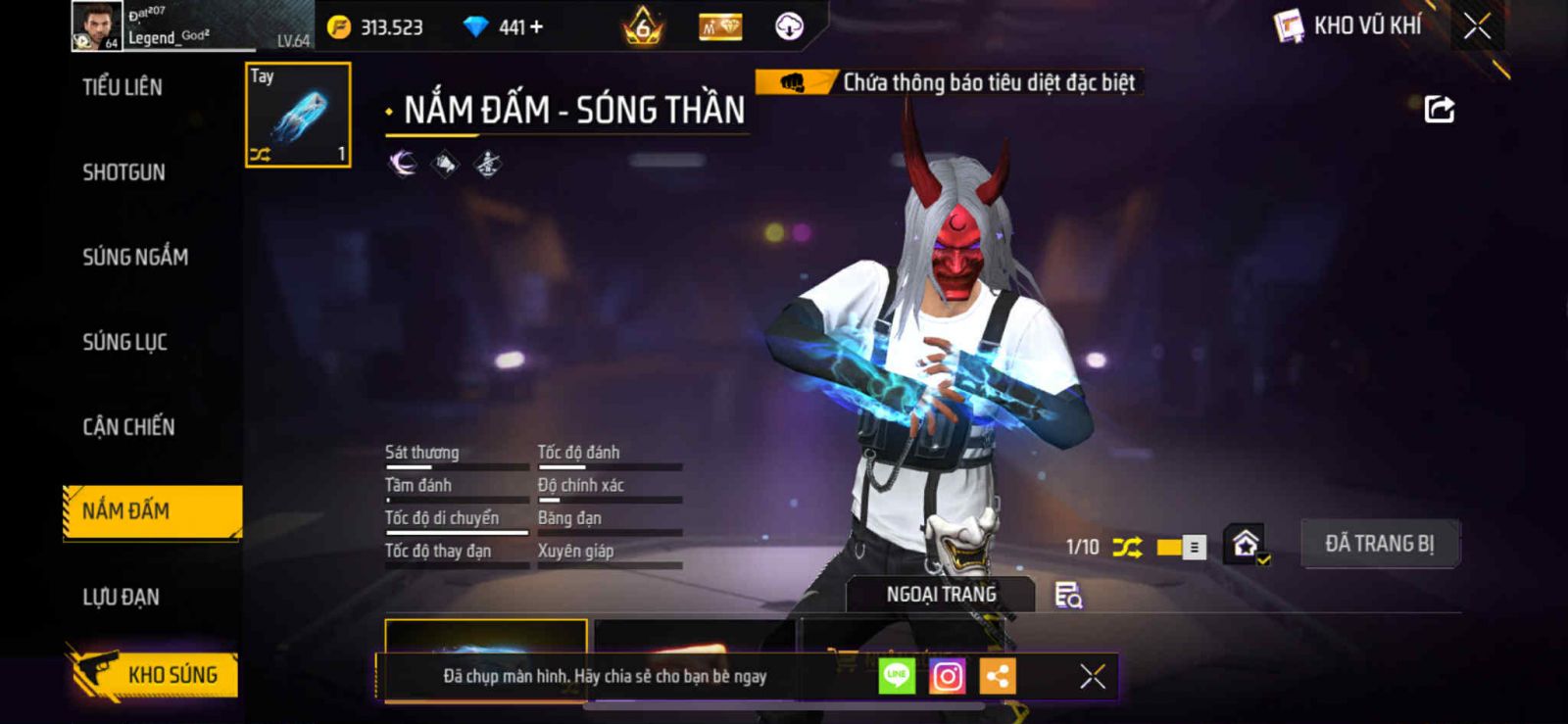Switch to the SHOTGUN category
The image size is (1568, 724).
pyautogui.click(x=123, y=172)
